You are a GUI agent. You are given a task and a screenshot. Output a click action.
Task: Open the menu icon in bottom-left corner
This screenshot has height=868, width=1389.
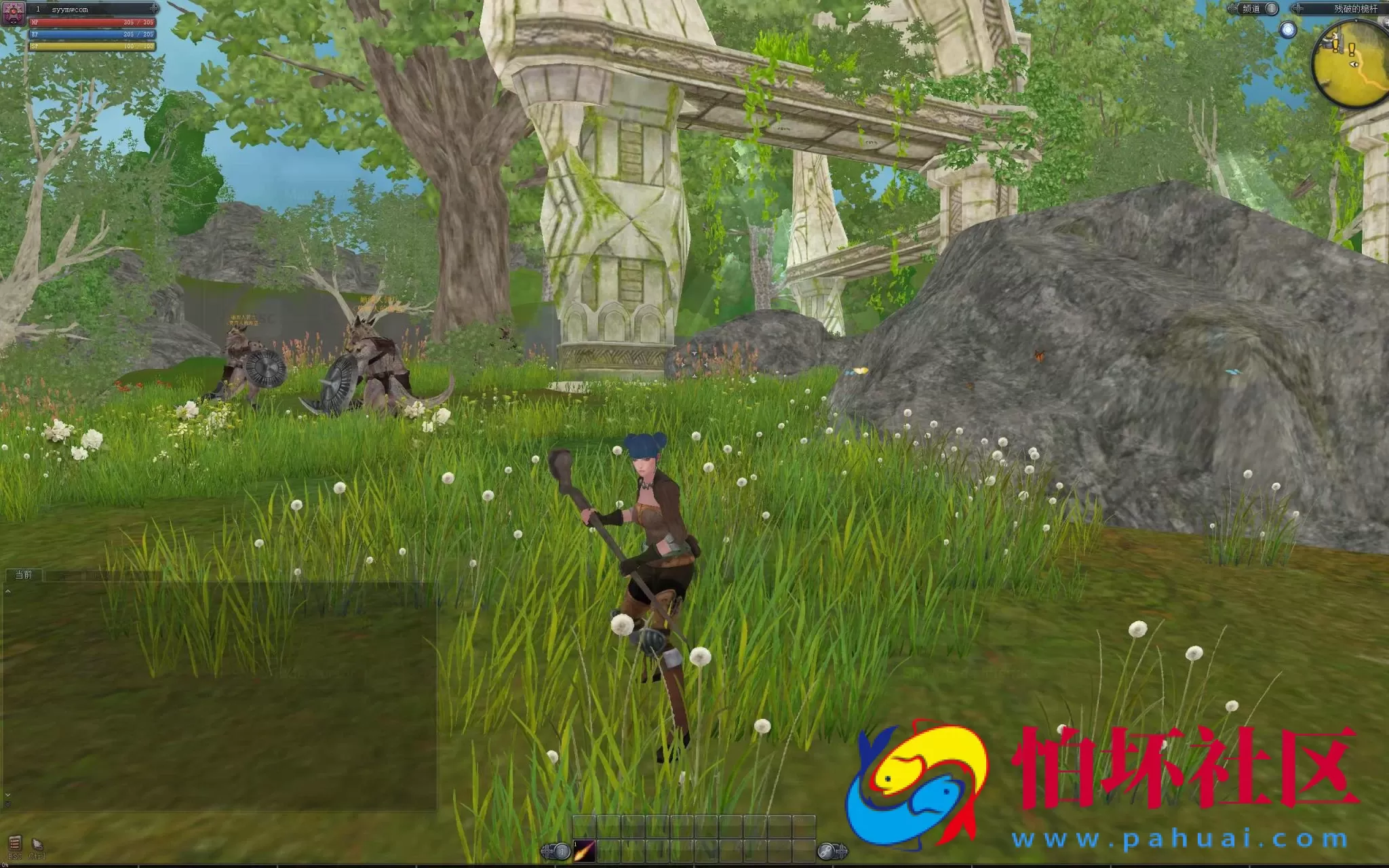pos(15,844)
